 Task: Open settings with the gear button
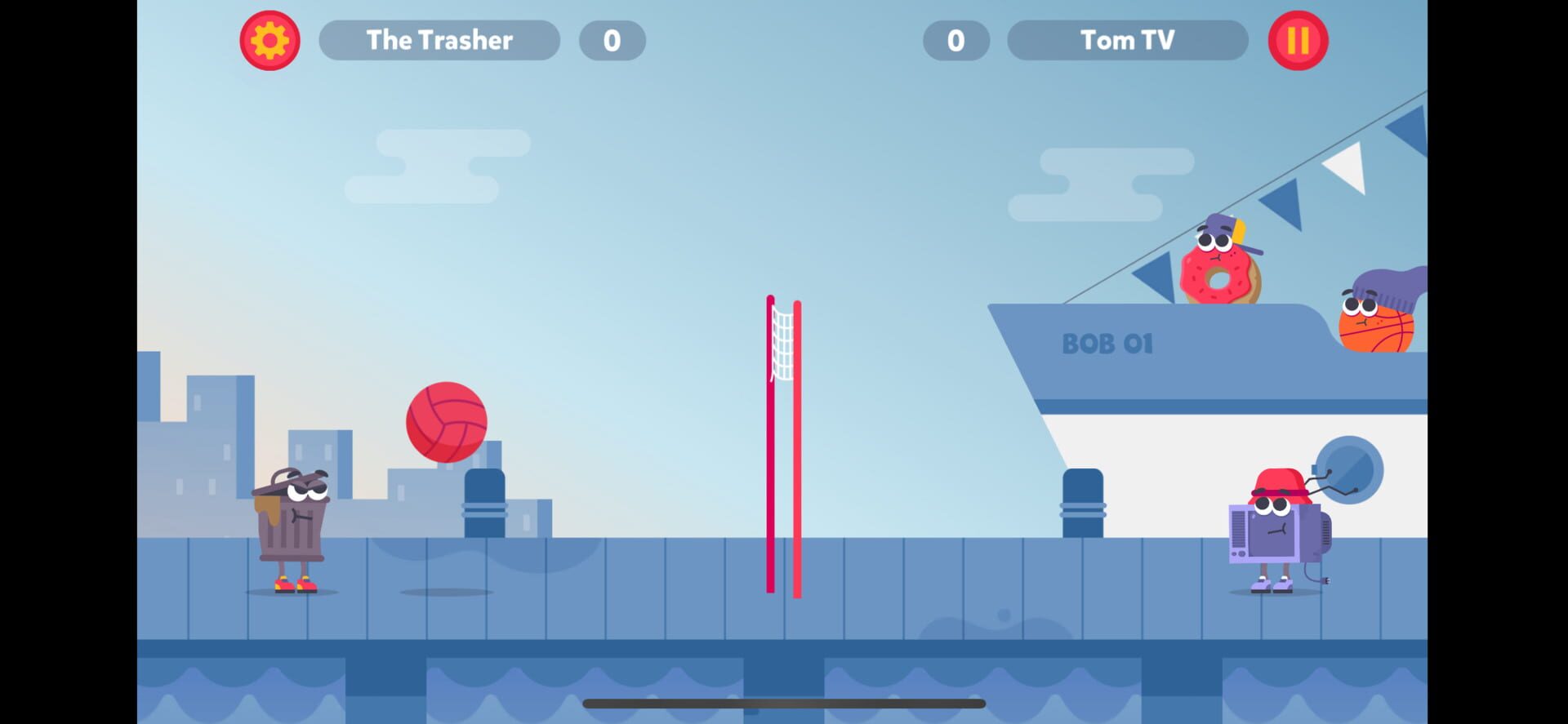tap(269, 40)
